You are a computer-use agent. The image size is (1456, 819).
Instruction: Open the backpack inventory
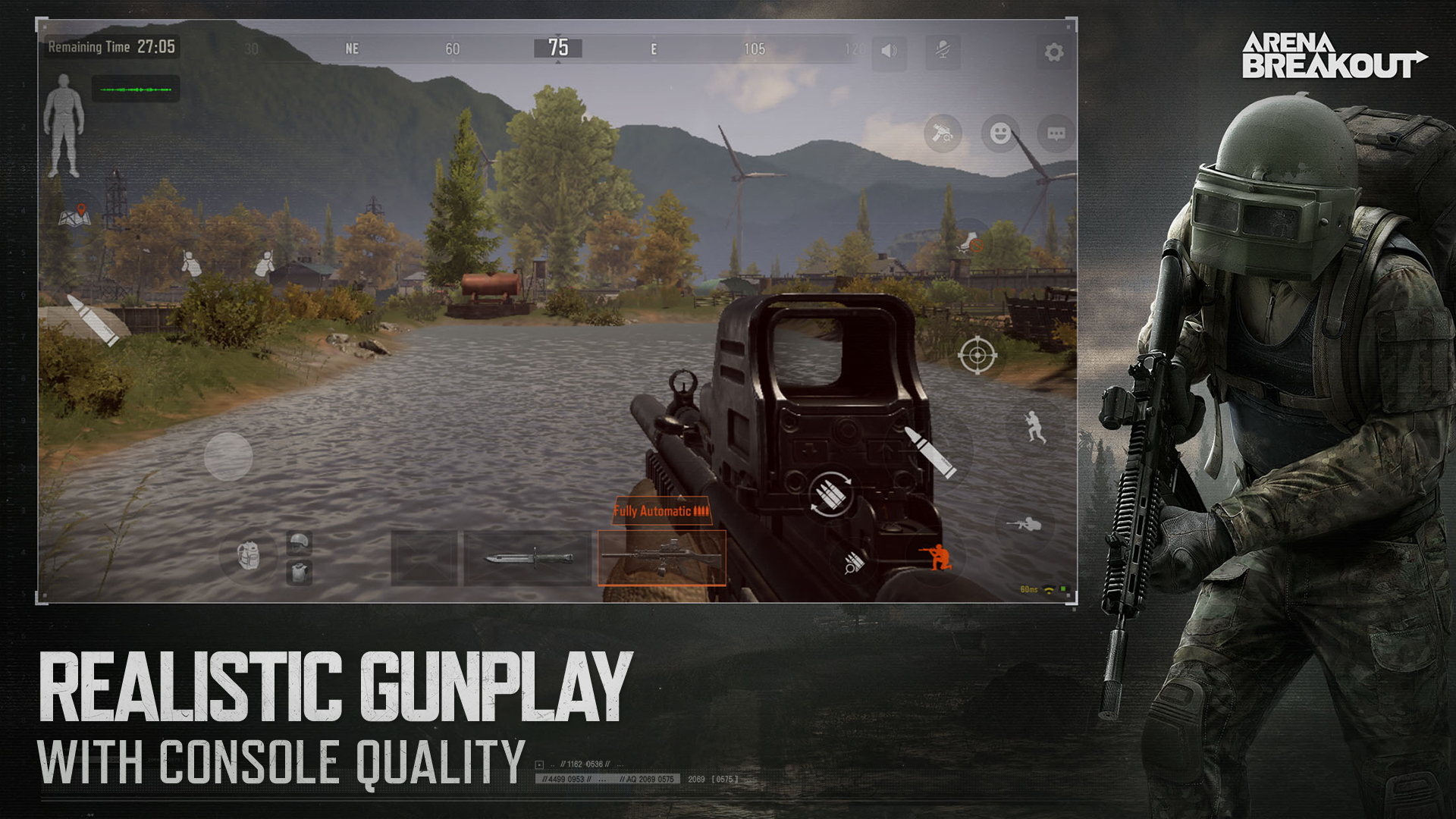(248, 555)
